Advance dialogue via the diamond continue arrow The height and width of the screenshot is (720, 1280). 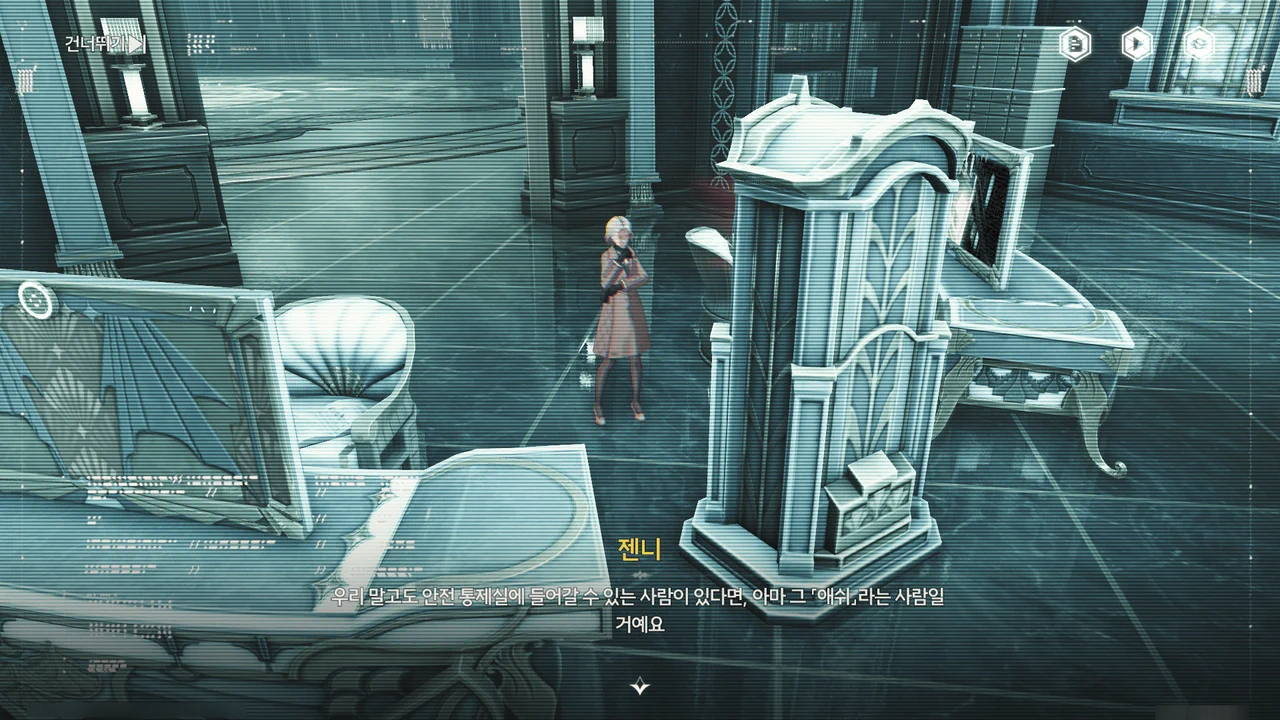pos(640,686)
